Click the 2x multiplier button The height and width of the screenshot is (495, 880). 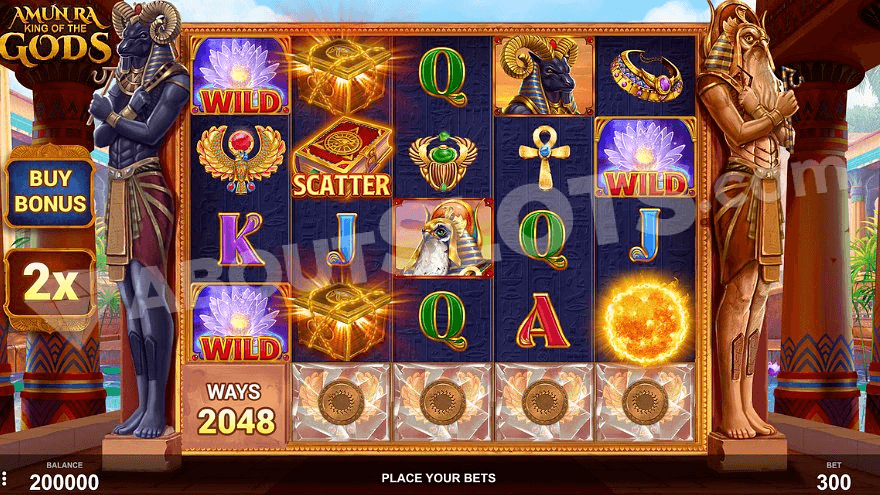(49, 285)
